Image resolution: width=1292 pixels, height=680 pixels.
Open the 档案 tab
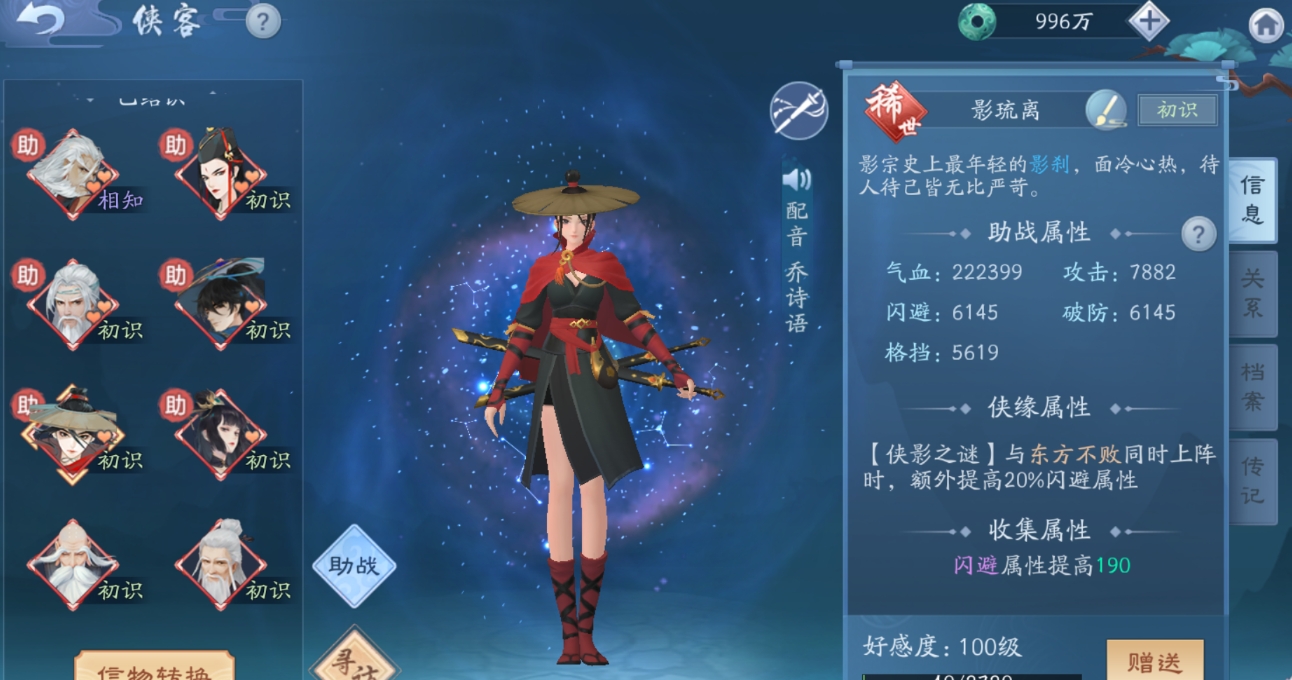point(1252,387)
